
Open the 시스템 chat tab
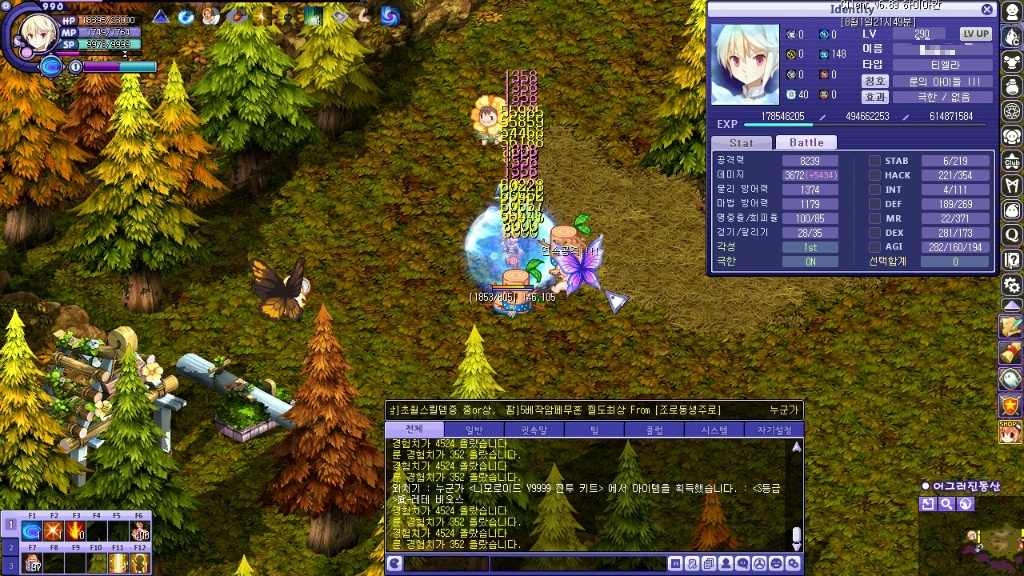714,430
